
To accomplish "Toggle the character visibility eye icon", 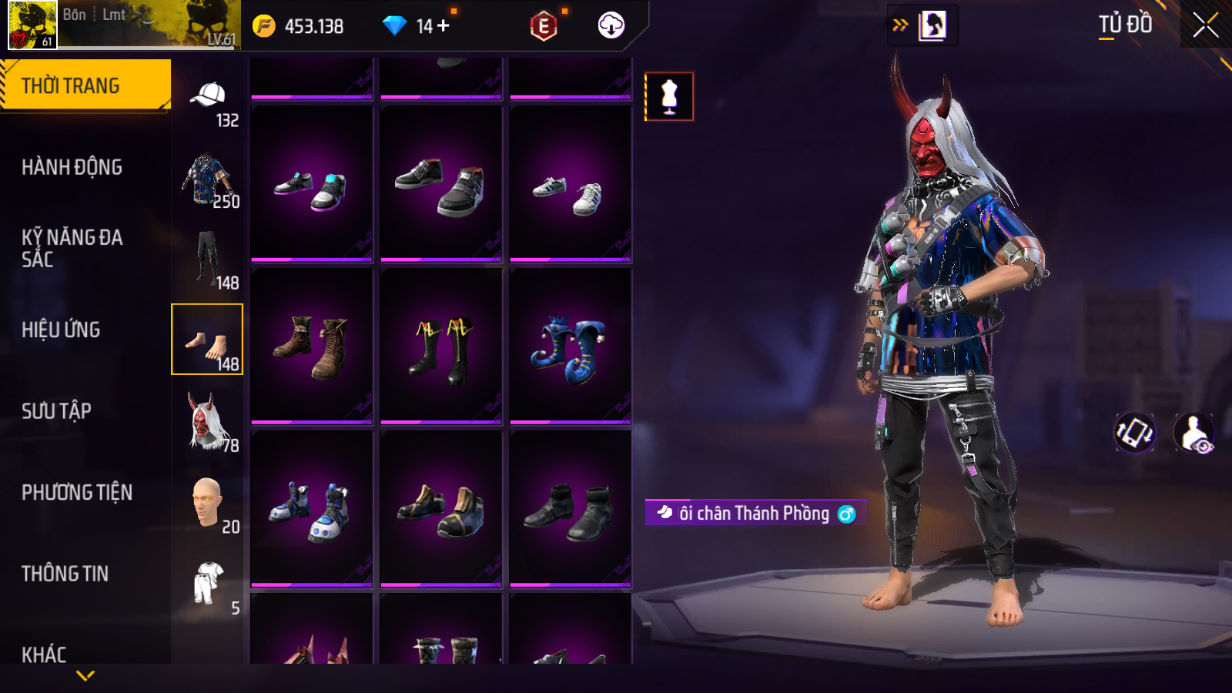I will tap(1193, 433).
